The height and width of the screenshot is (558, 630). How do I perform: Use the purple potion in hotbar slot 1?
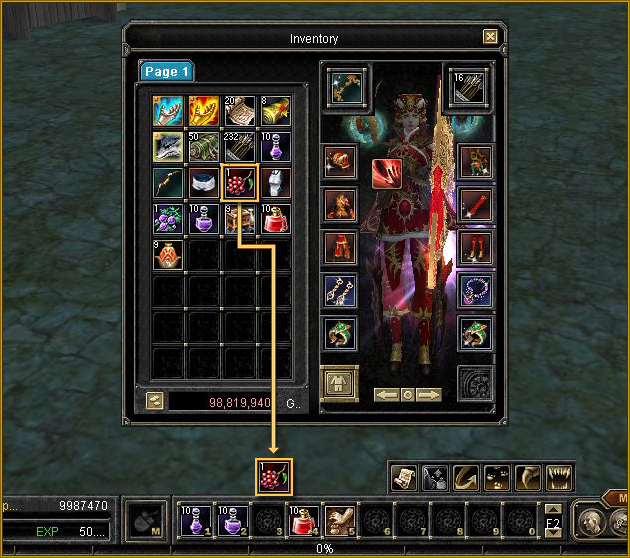[x=193, y=520]
